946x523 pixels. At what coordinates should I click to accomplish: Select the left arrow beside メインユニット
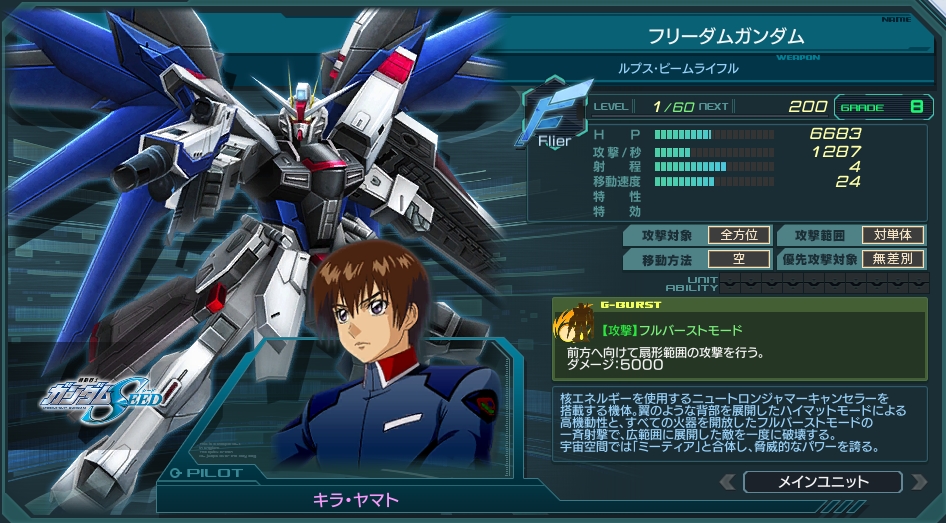point(728,482)
